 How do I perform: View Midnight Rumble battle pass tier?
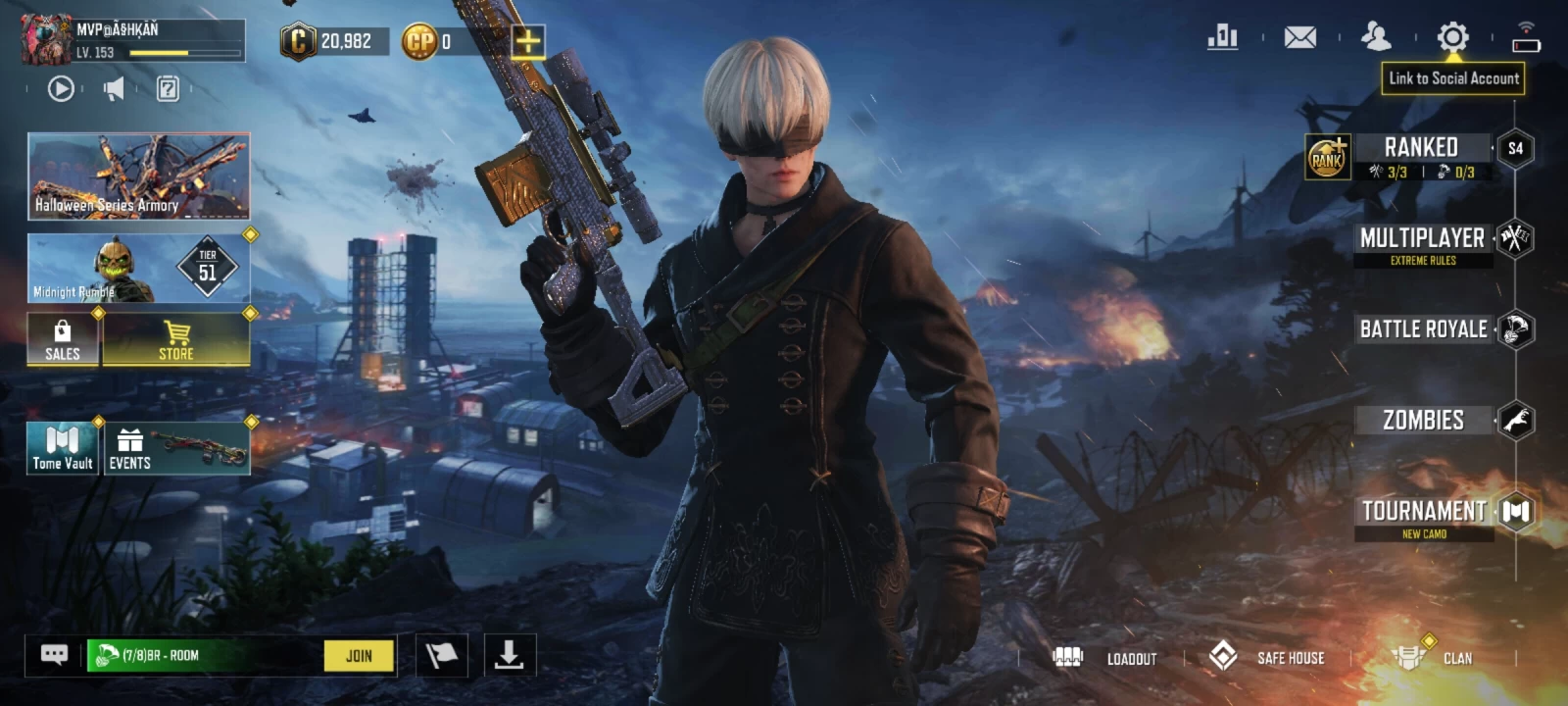point(138,268)
